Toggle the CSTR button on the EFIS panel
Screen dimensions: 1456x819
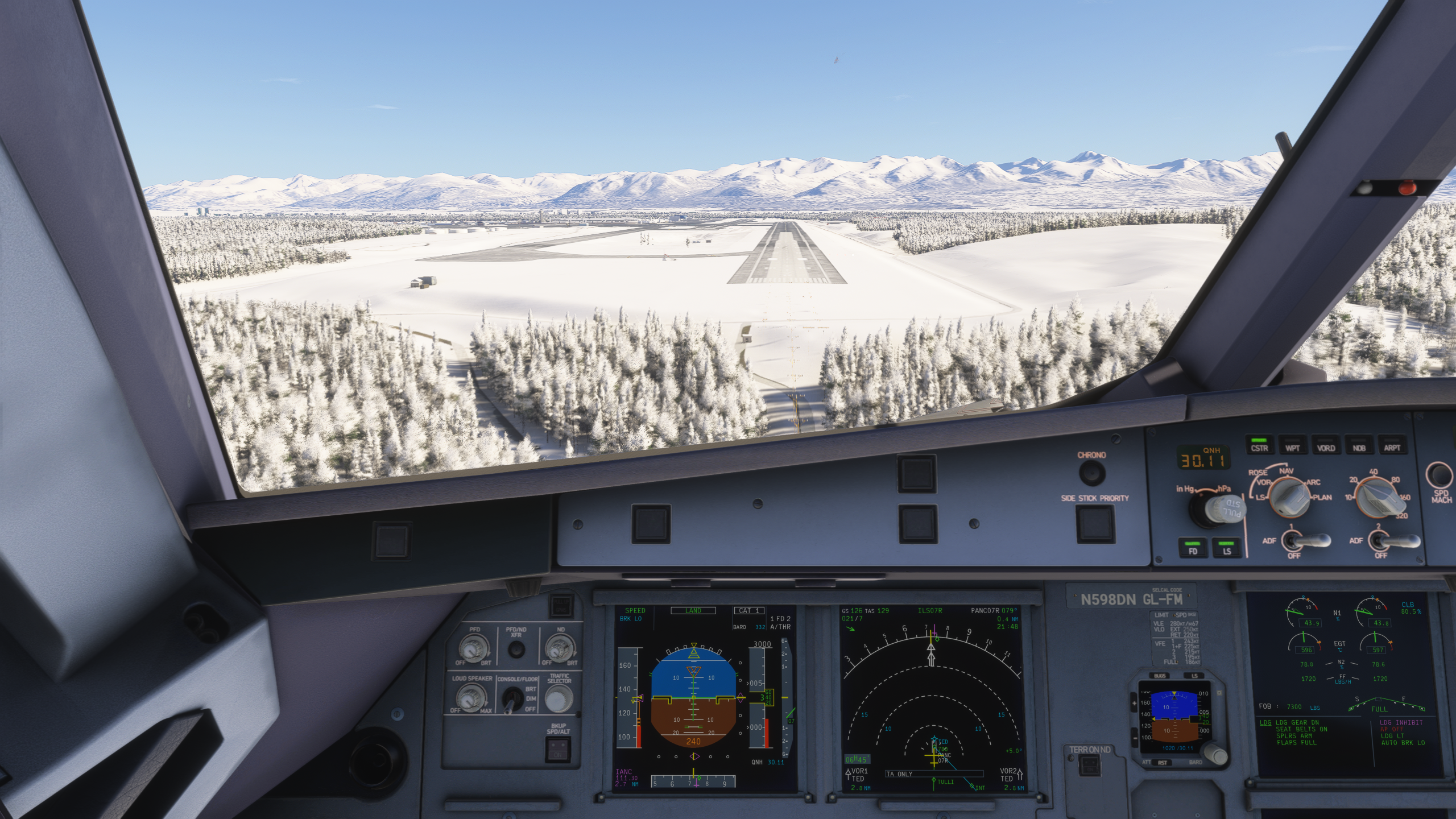click(x=1259, y=445)
